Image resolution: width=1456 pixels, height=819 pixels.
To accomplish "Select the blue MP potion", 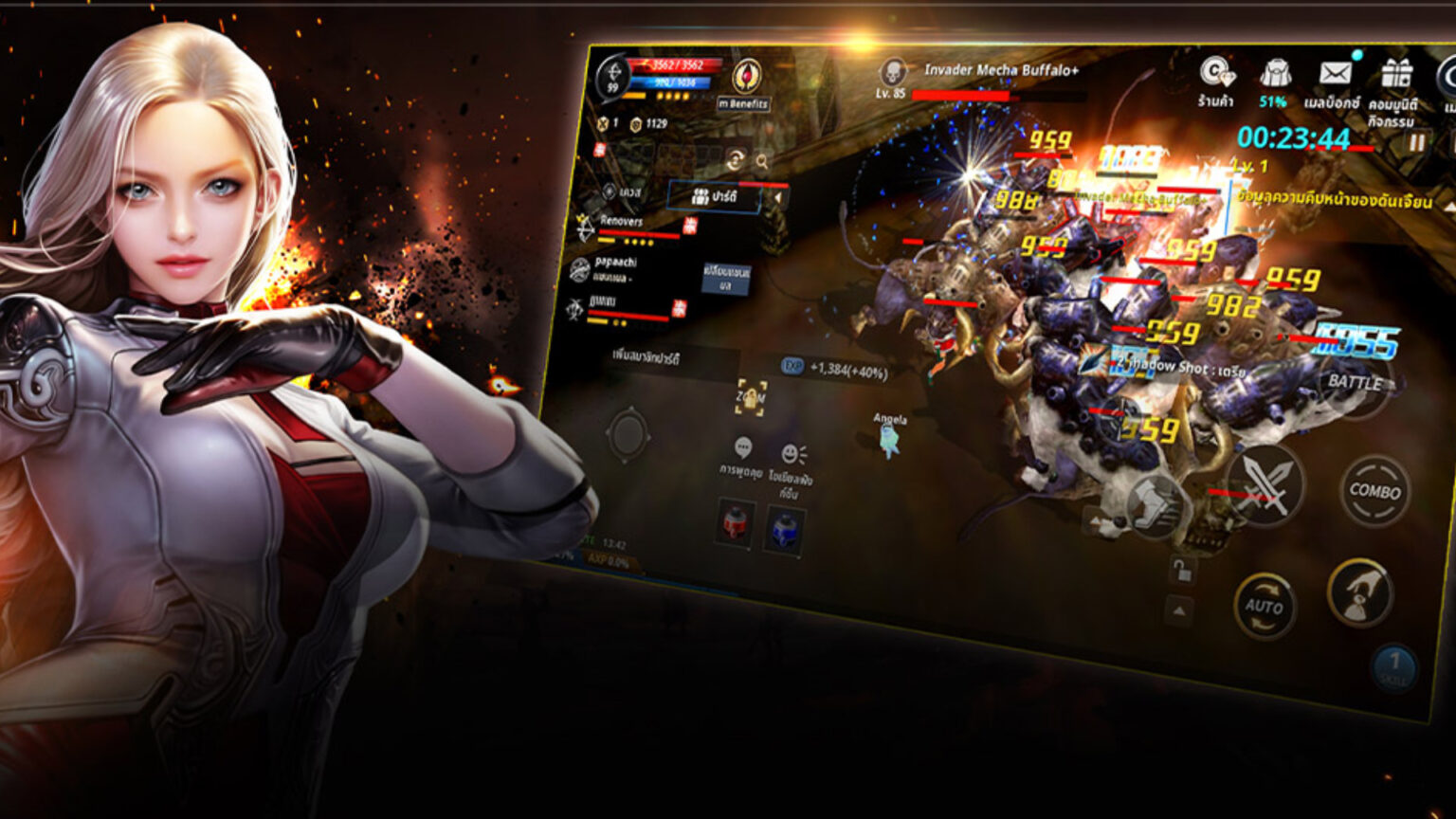I will click(785, 531).
